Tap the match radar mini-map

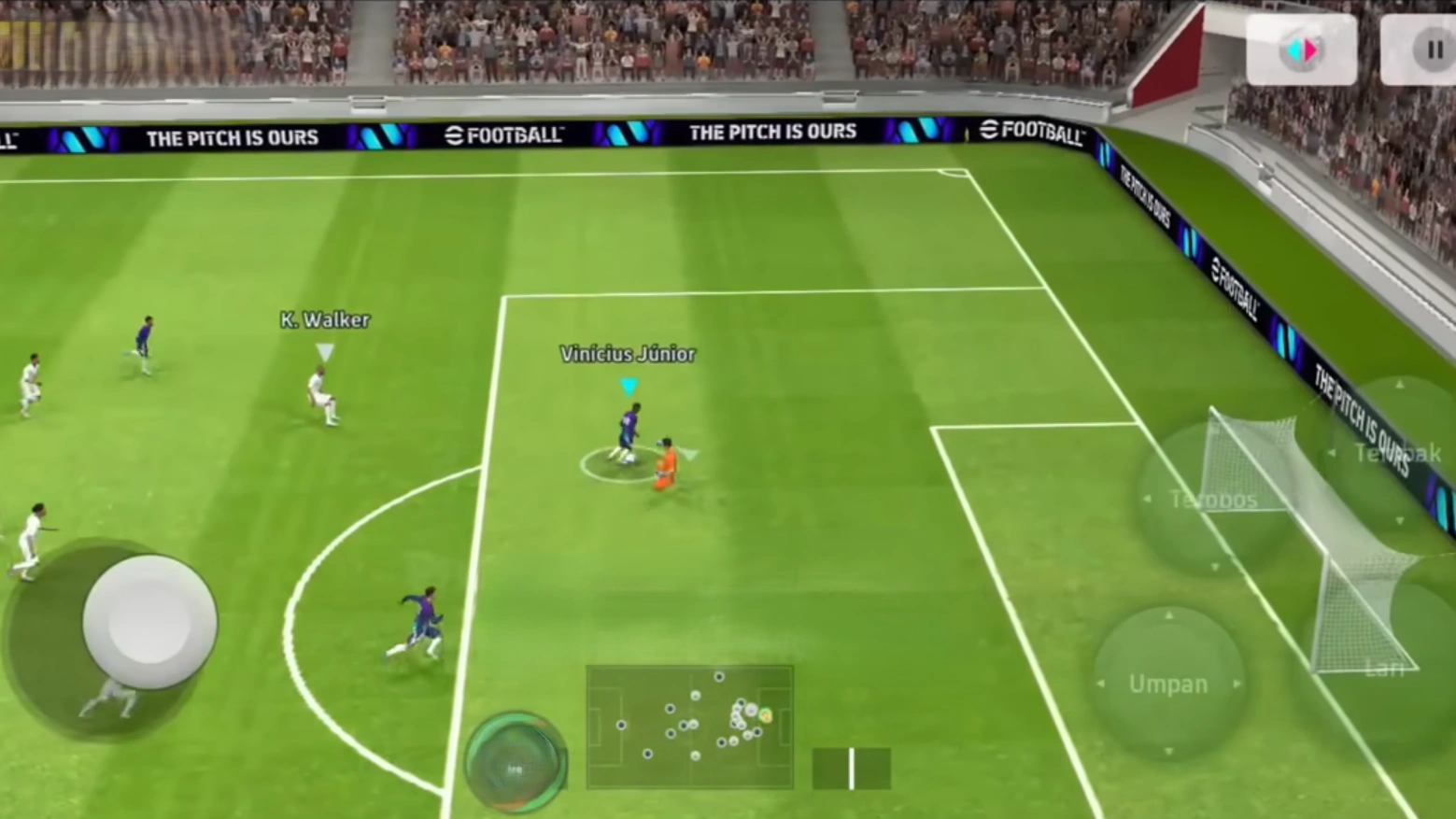[691, 728]
